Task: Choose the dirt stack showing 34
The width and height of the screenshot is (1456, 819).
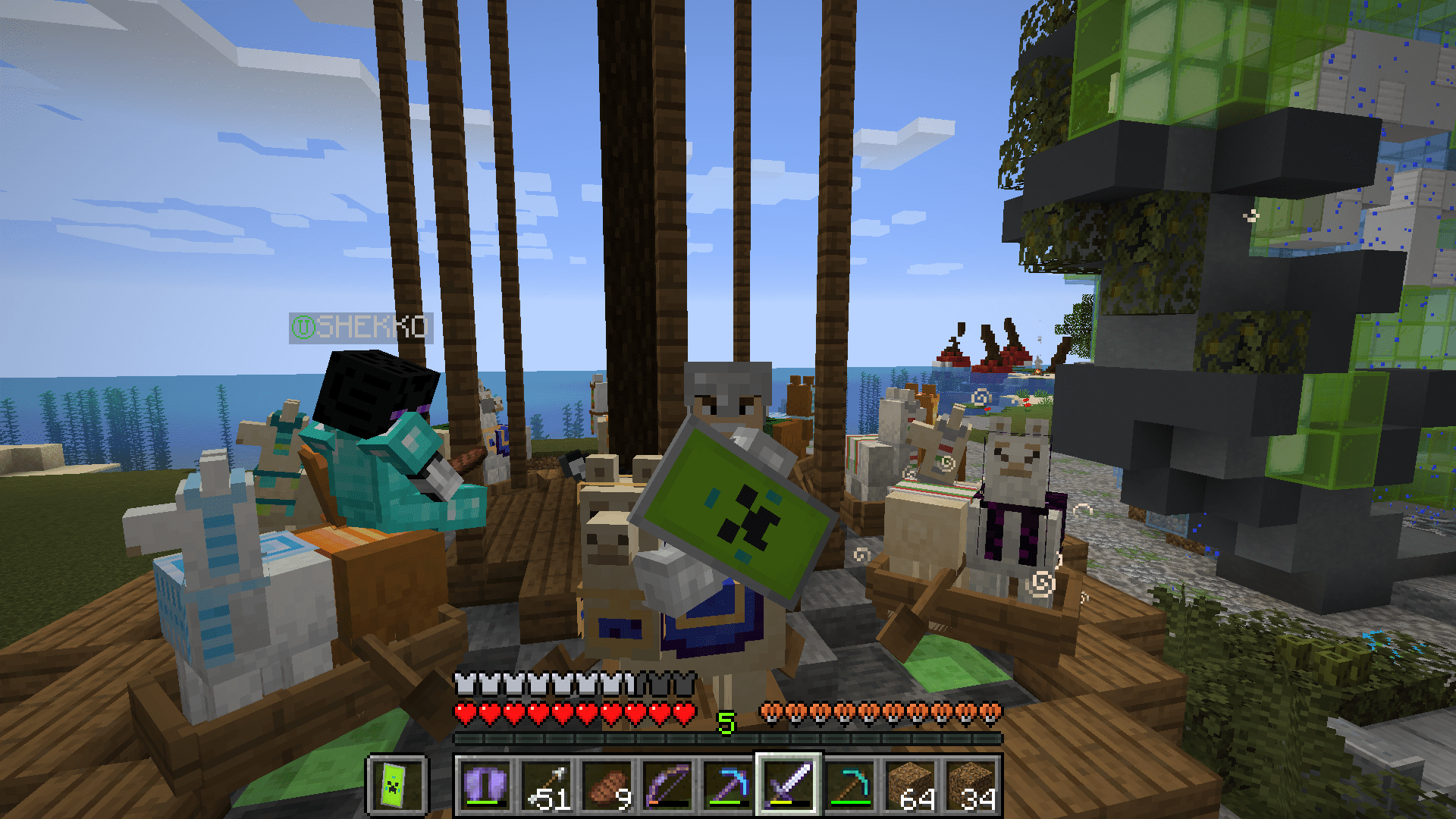Action: point(971,785)
